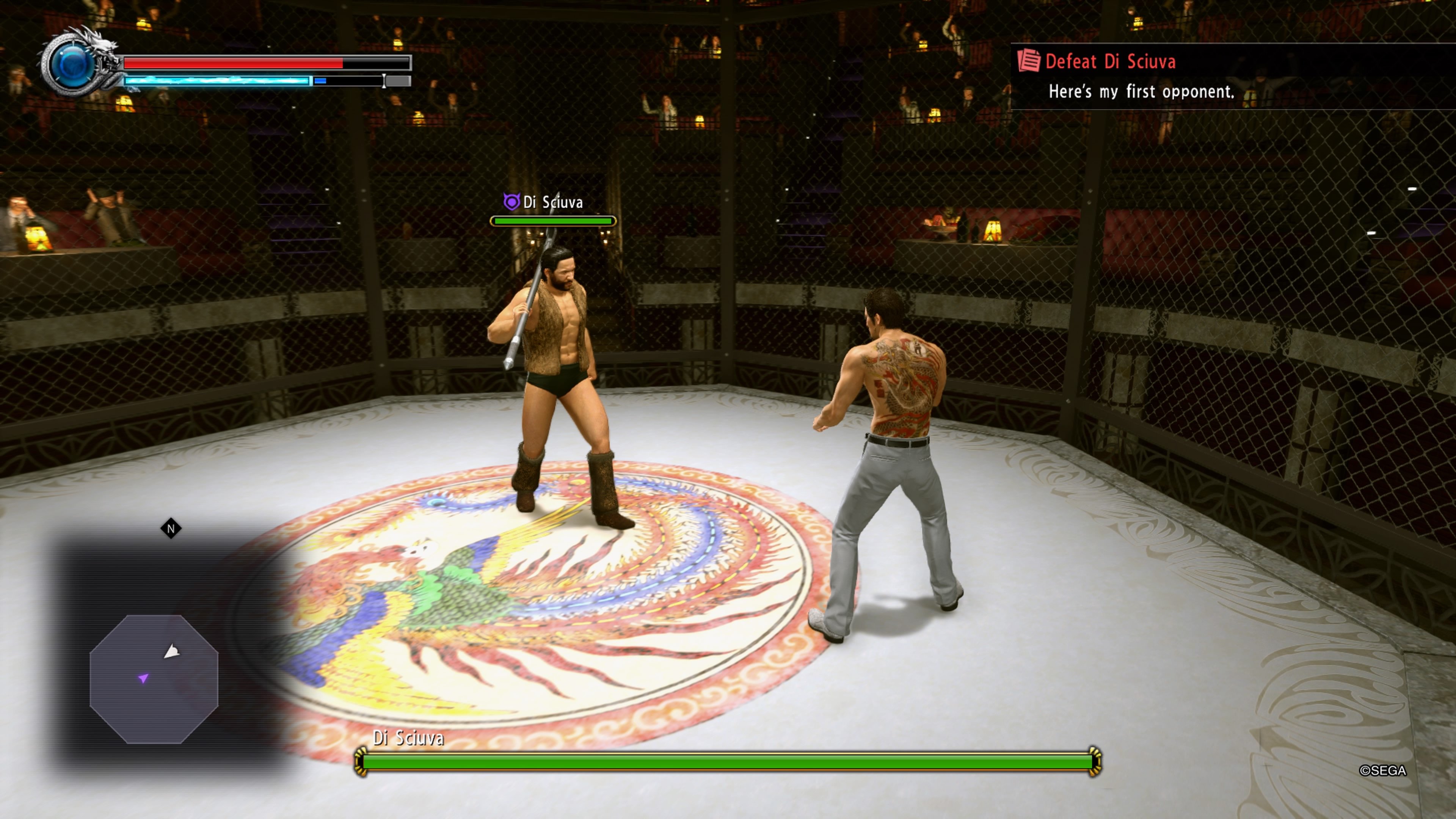Select the Di Sciuva nameplate at screen bottom
Image resolution: width=1456 pixels, height=819 pixels.
click(x=409, y=737)
